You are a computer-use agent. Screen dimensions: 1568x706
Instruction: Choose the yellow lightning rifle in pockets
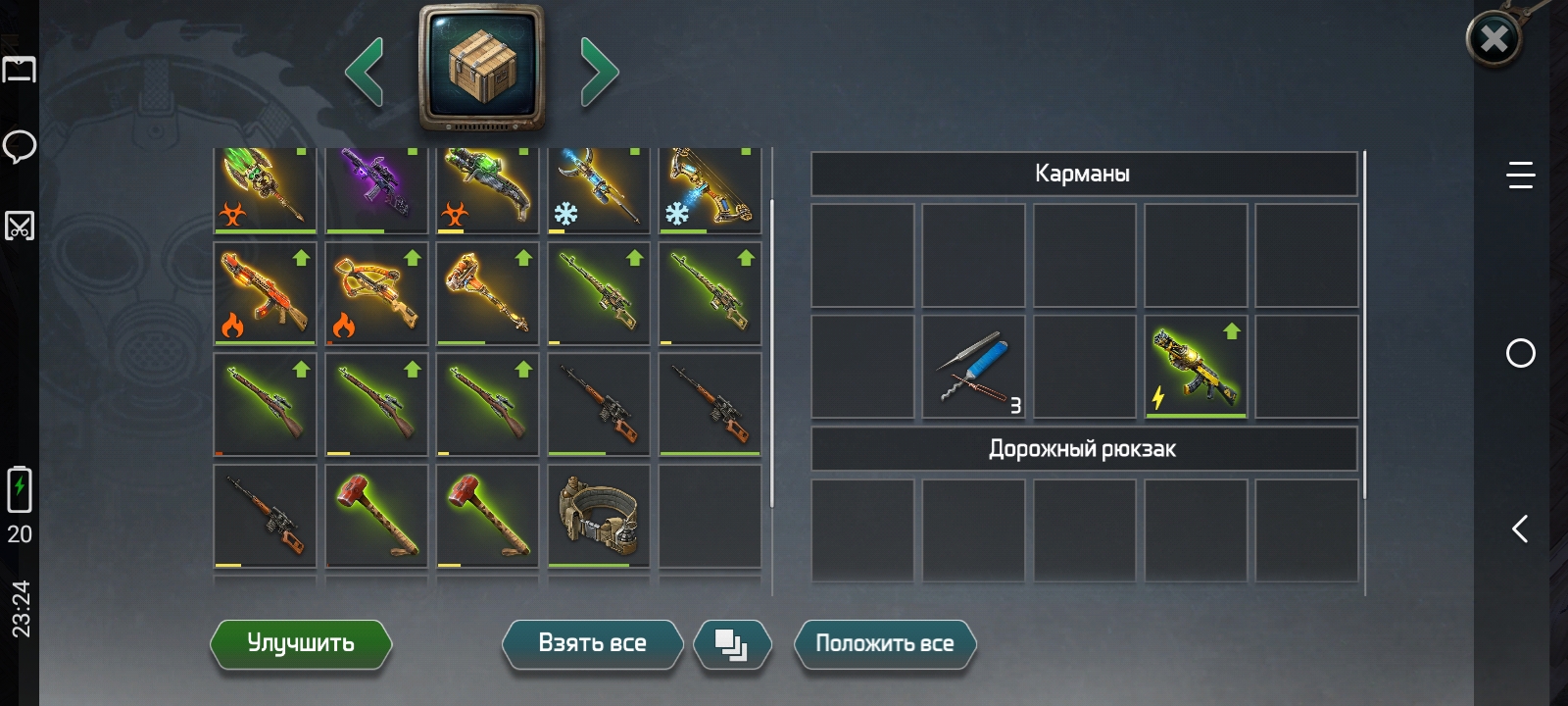1196,367
